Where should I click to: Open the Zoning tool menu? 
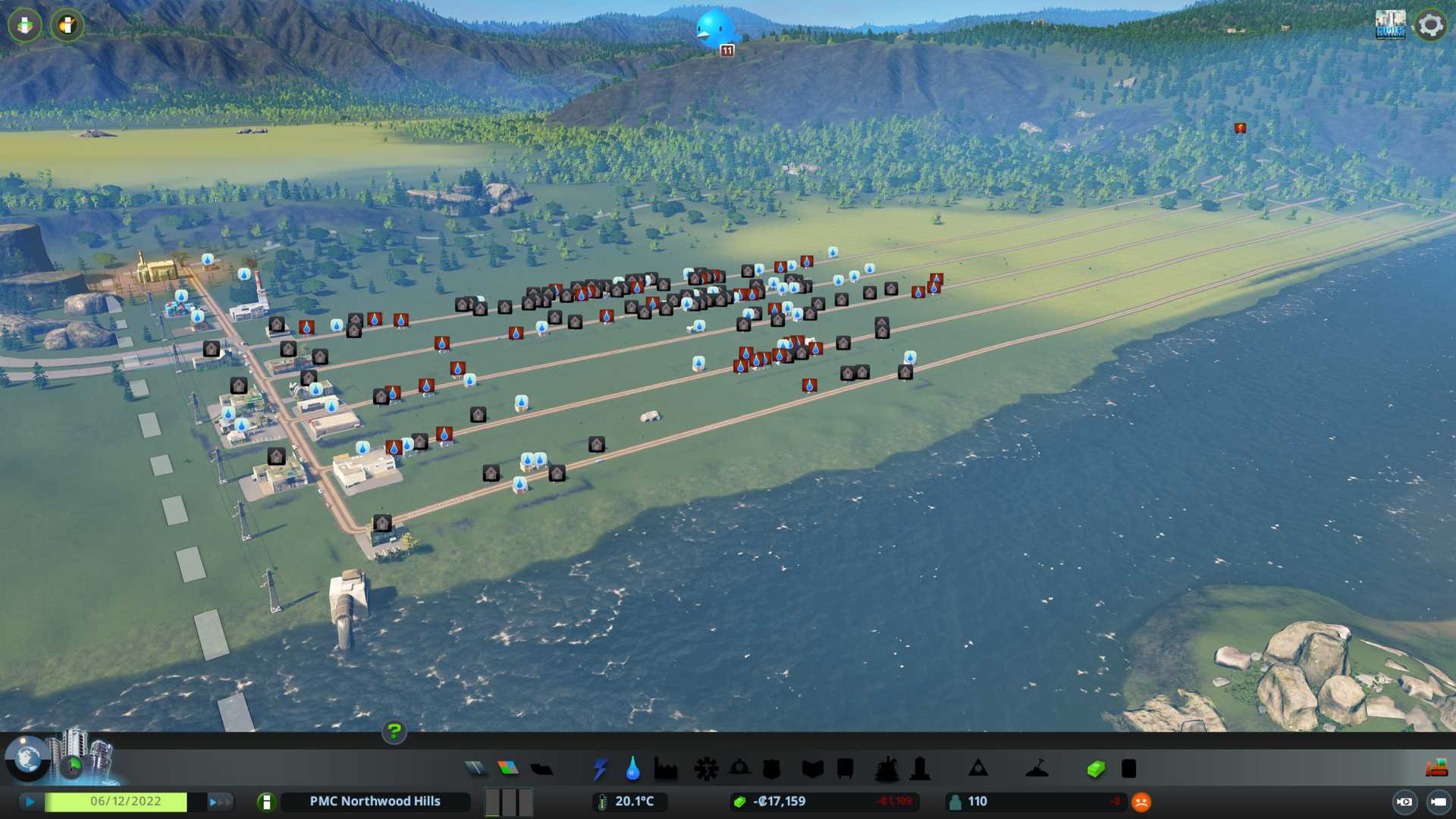click(508, 769)
